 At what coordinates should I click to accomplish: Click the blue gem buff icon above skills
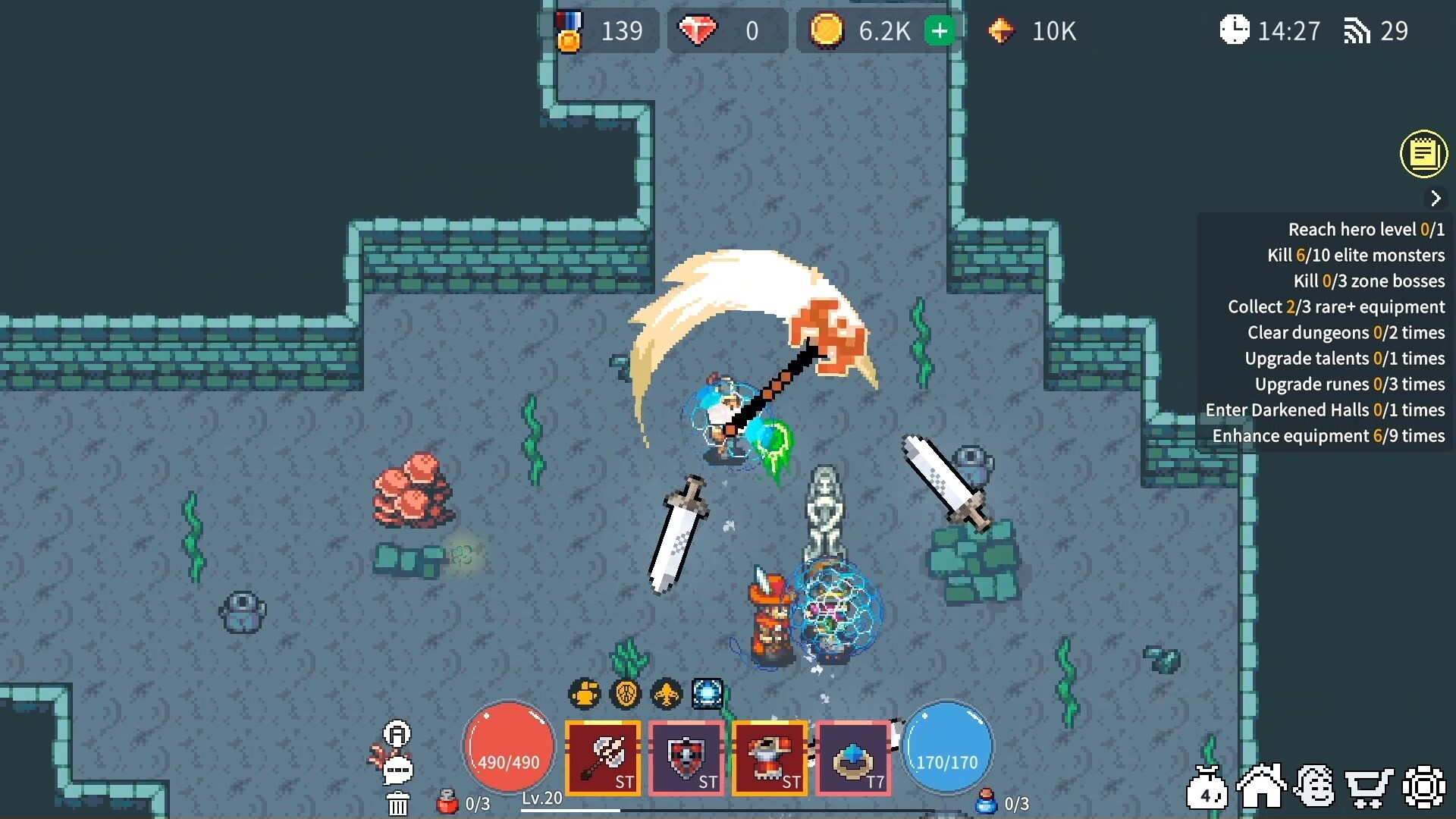click(x=708, y=692)
